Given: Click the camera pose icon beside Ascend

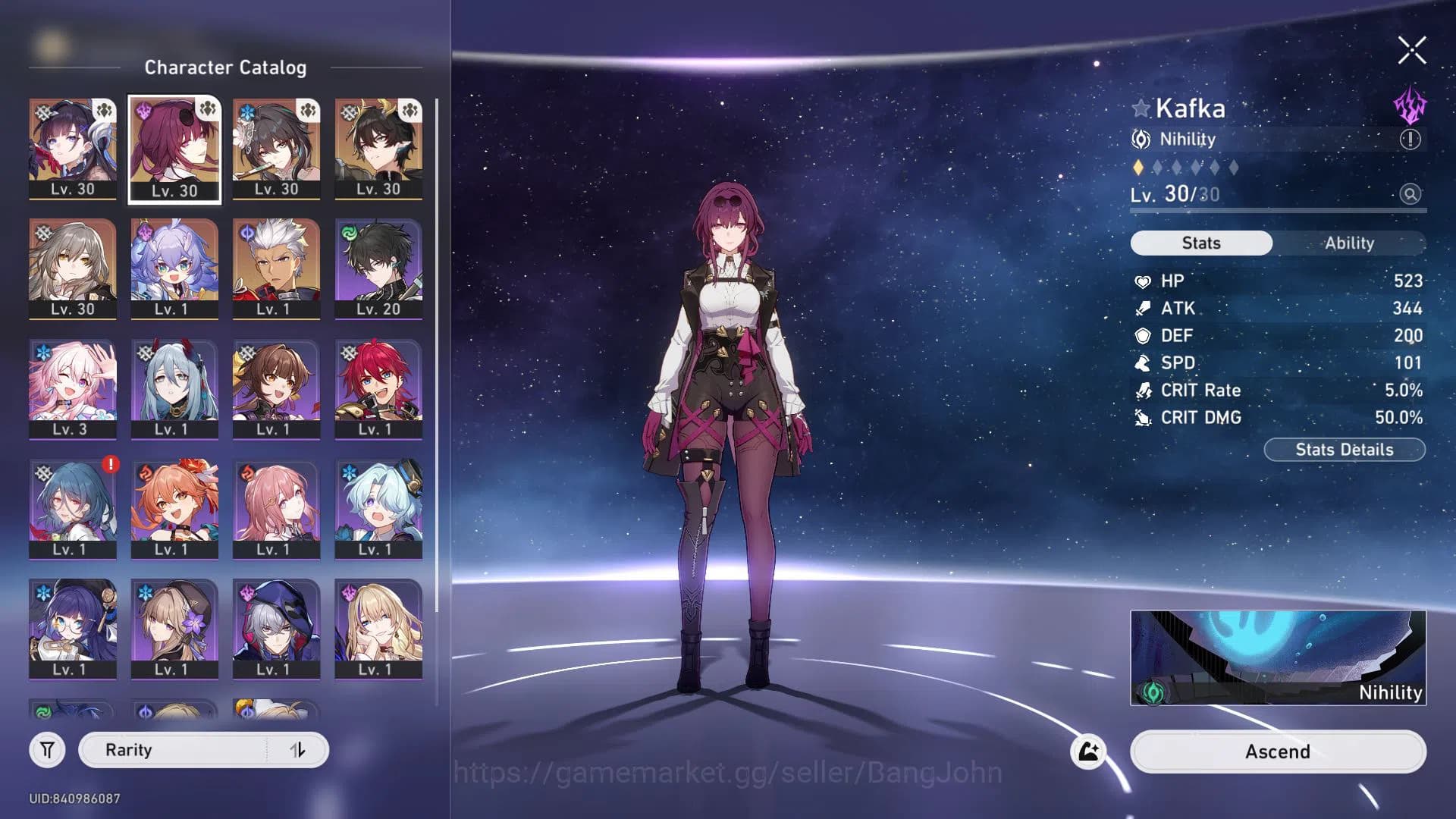Looking at the screenshot, I should [1087, 752].
